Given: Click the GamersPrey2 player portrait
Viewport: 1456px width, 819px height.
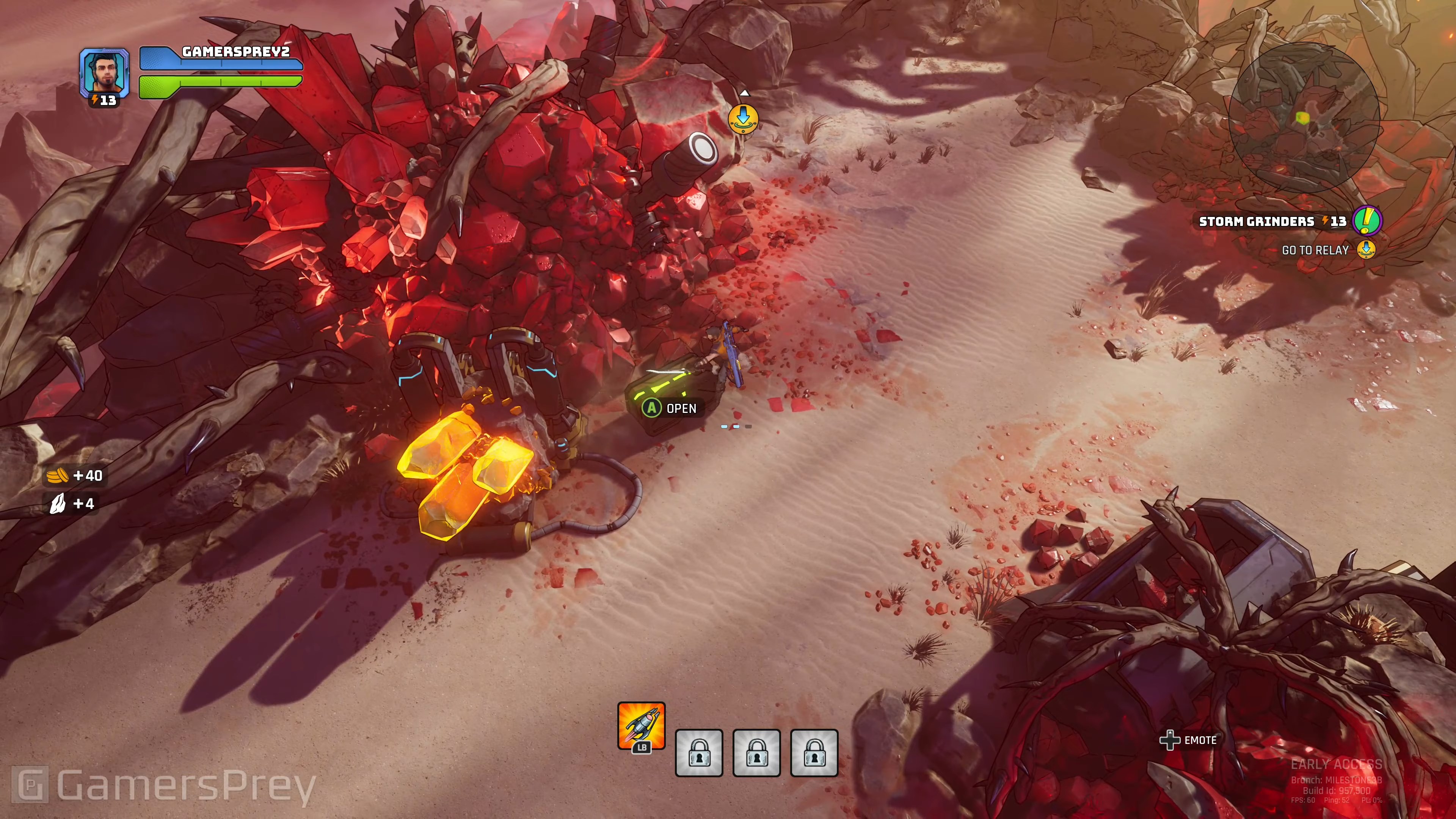Looking at the screenshot, I should point(104,72).
